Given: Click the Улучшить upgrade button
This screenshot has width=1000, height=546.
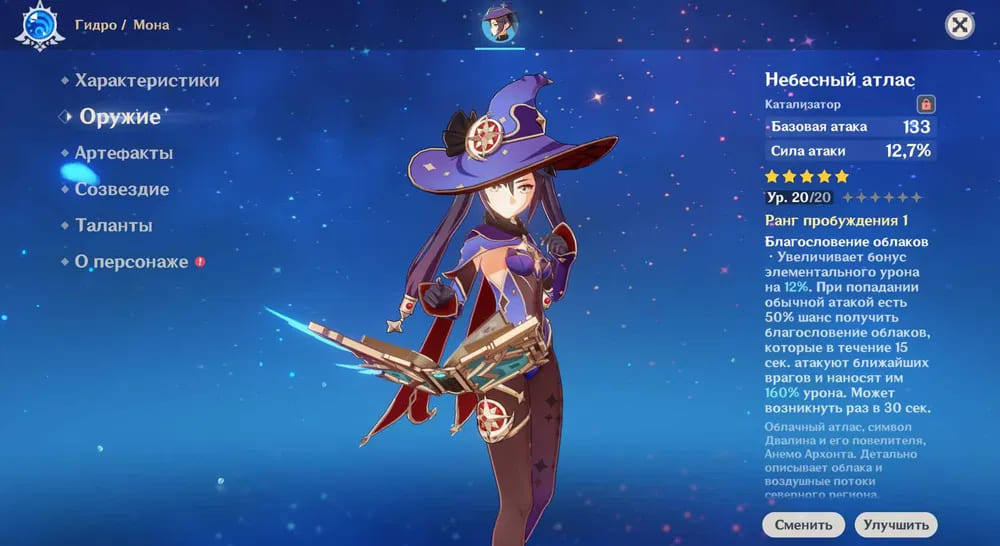Looking at the screenshot, I should point(895,525).
